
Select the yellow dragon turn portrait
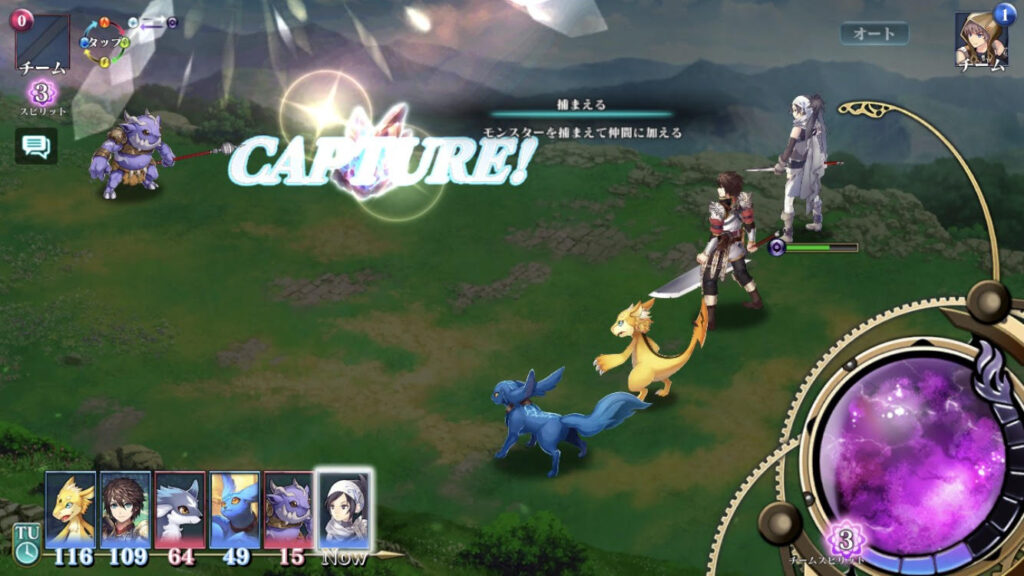71,510
